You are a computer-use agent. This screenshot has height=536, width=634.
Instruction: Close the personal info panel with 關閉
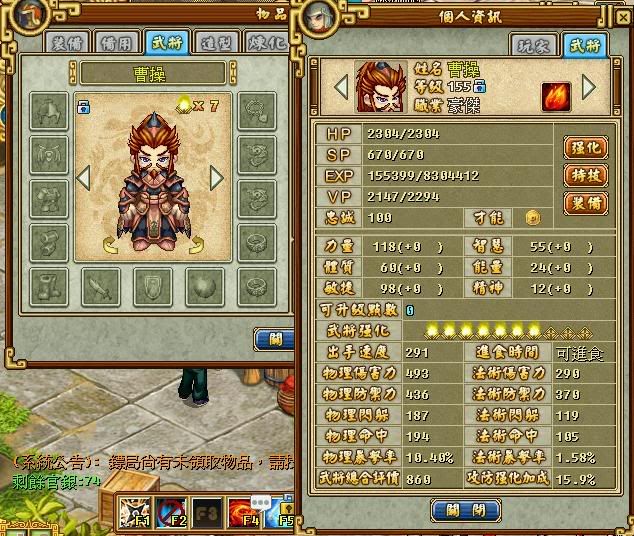(x=464, y=509)
